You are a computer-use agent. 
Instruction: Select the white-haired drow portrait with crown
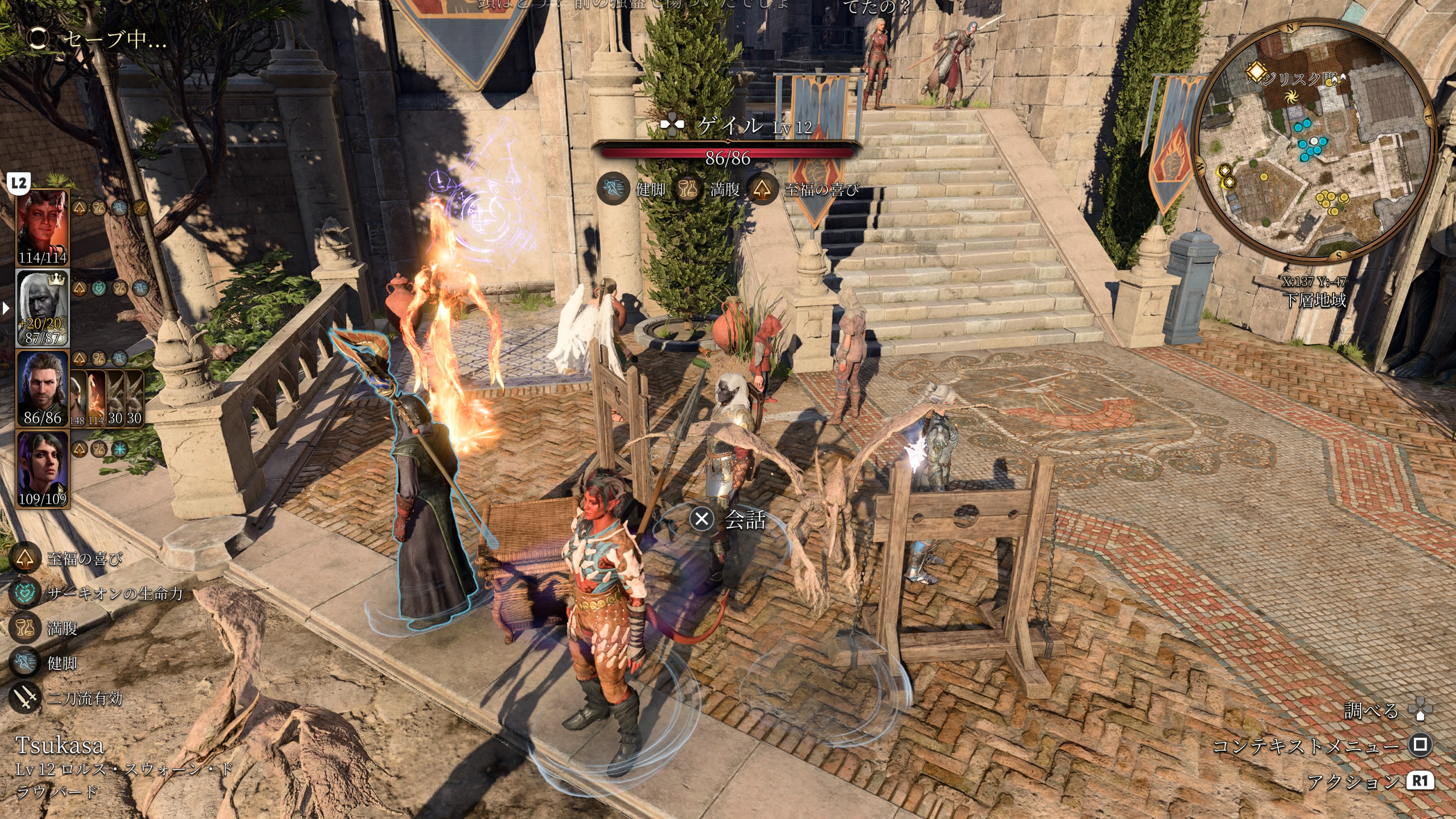[43, 308]
